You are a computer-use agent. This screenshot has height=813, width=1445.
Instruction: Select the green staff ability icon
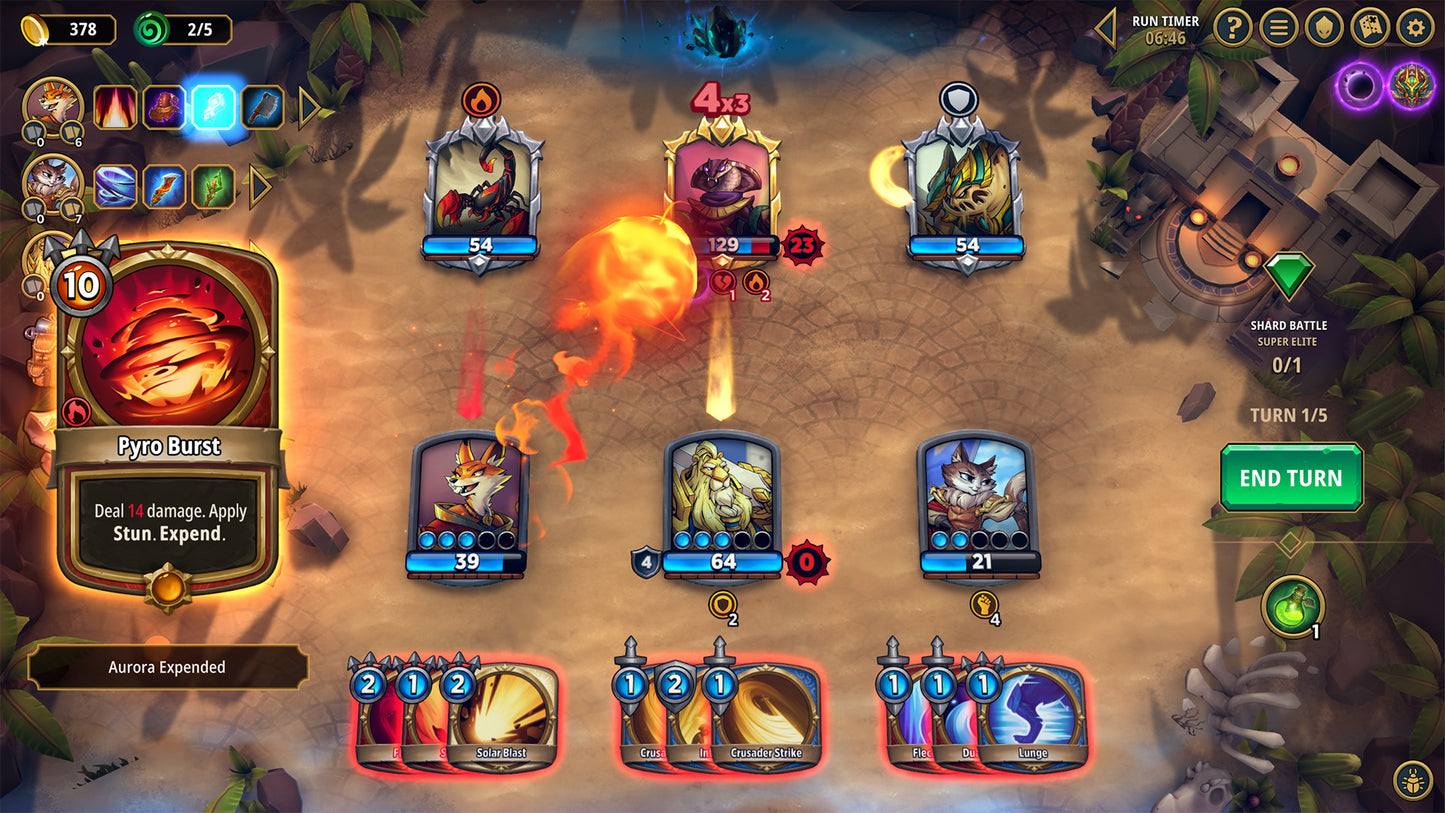pyautogui.click(x=213, y=187)
